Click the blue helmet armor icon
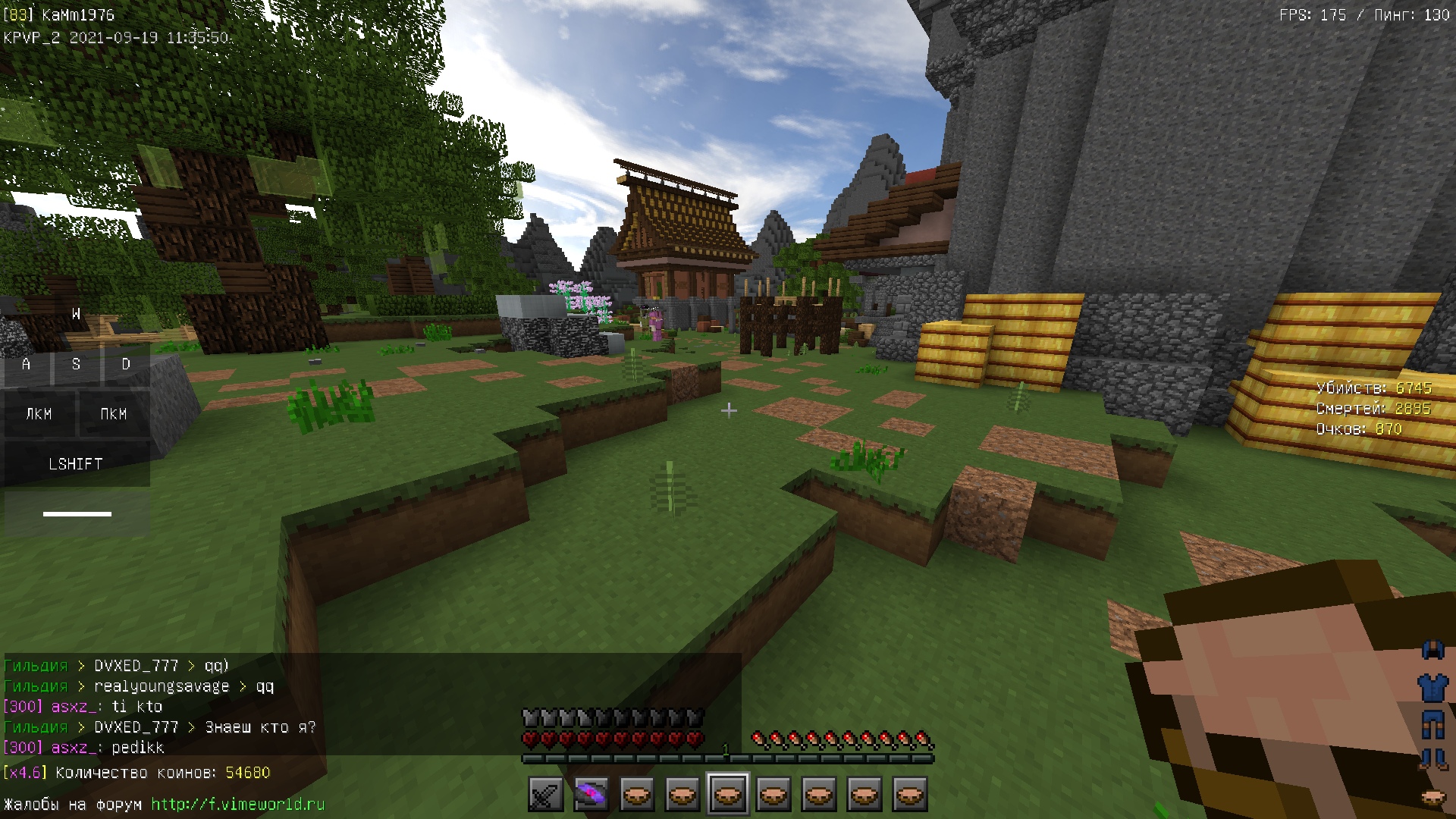This screenshot has height=819, width=1456. click(x=1432, y=651)
